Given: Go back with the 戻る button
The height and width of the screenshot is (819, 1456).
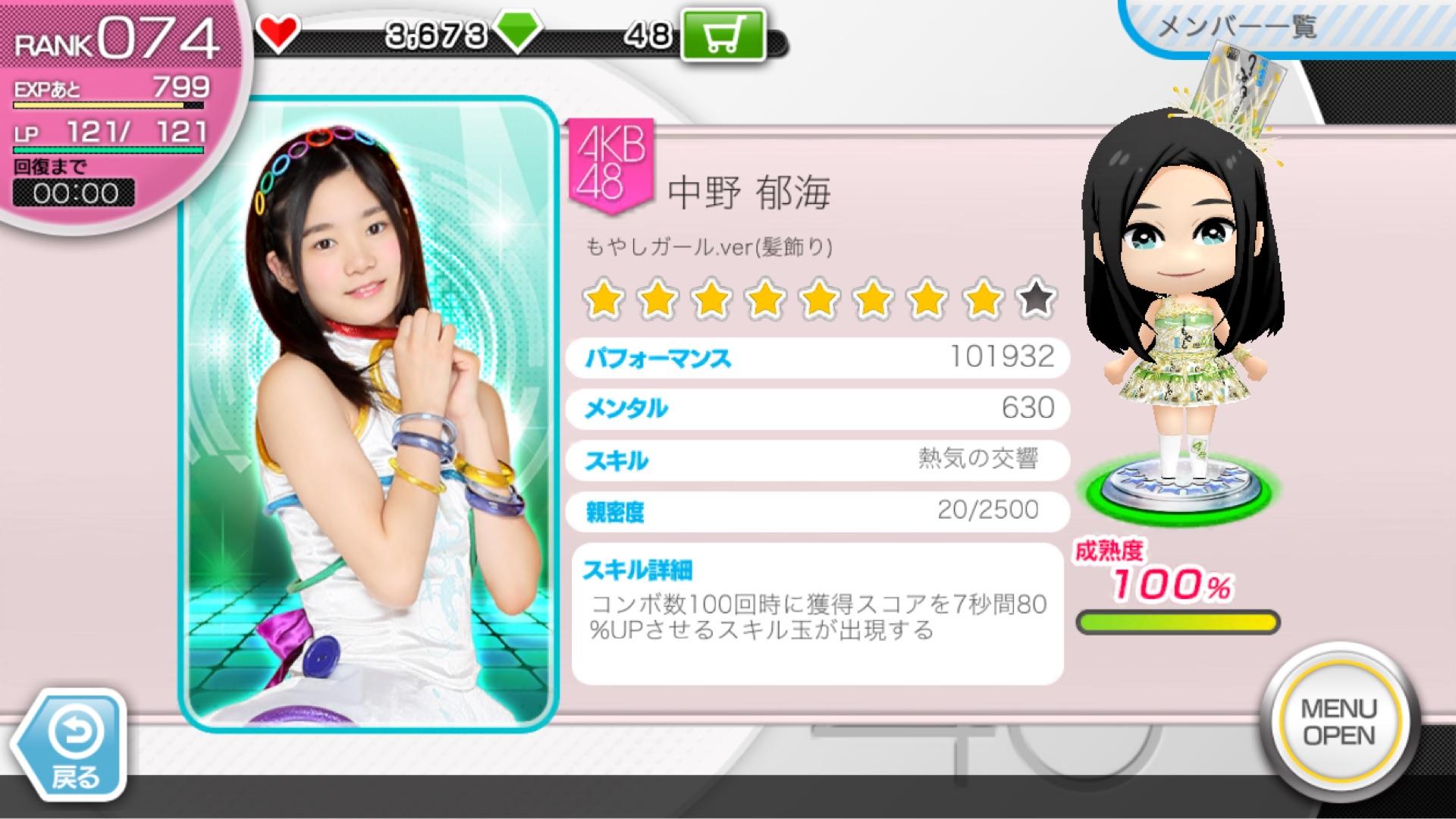Looking at the screenshot, I should (73, 745).
